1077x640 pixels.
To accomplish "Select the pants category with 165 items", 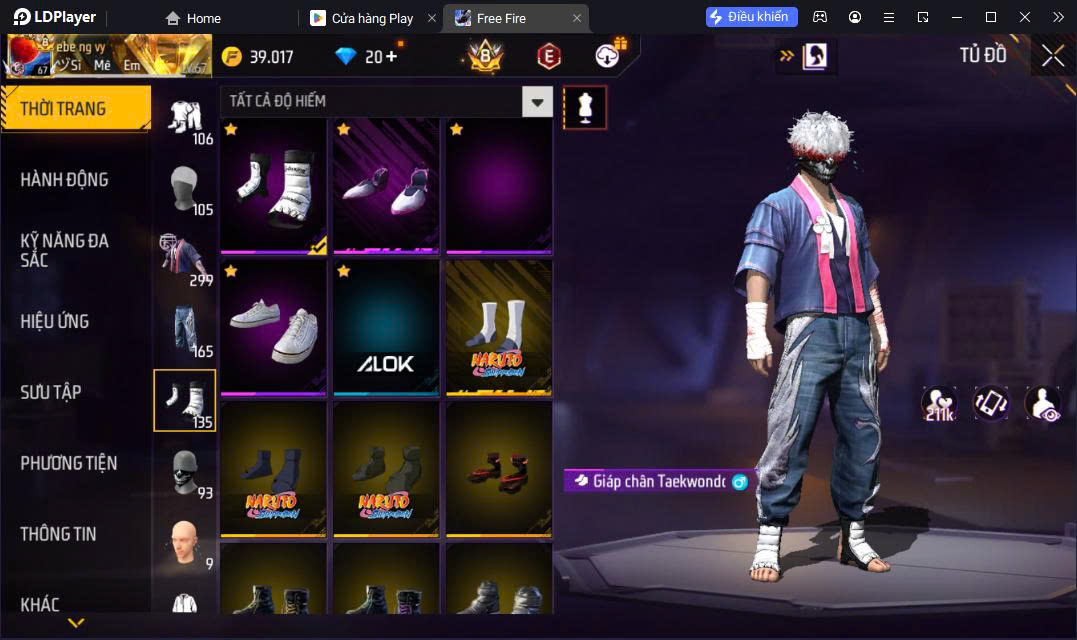I will point(185,330).
